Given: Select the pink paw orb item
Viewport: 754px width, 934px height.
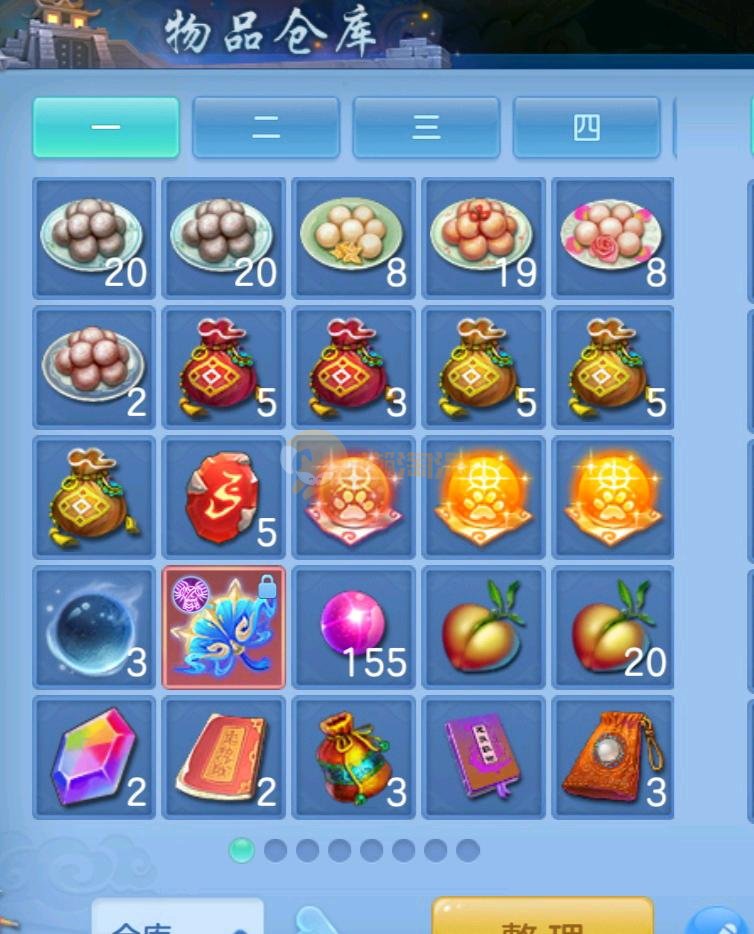Looking at the screenshot, I should click(354, 497).
